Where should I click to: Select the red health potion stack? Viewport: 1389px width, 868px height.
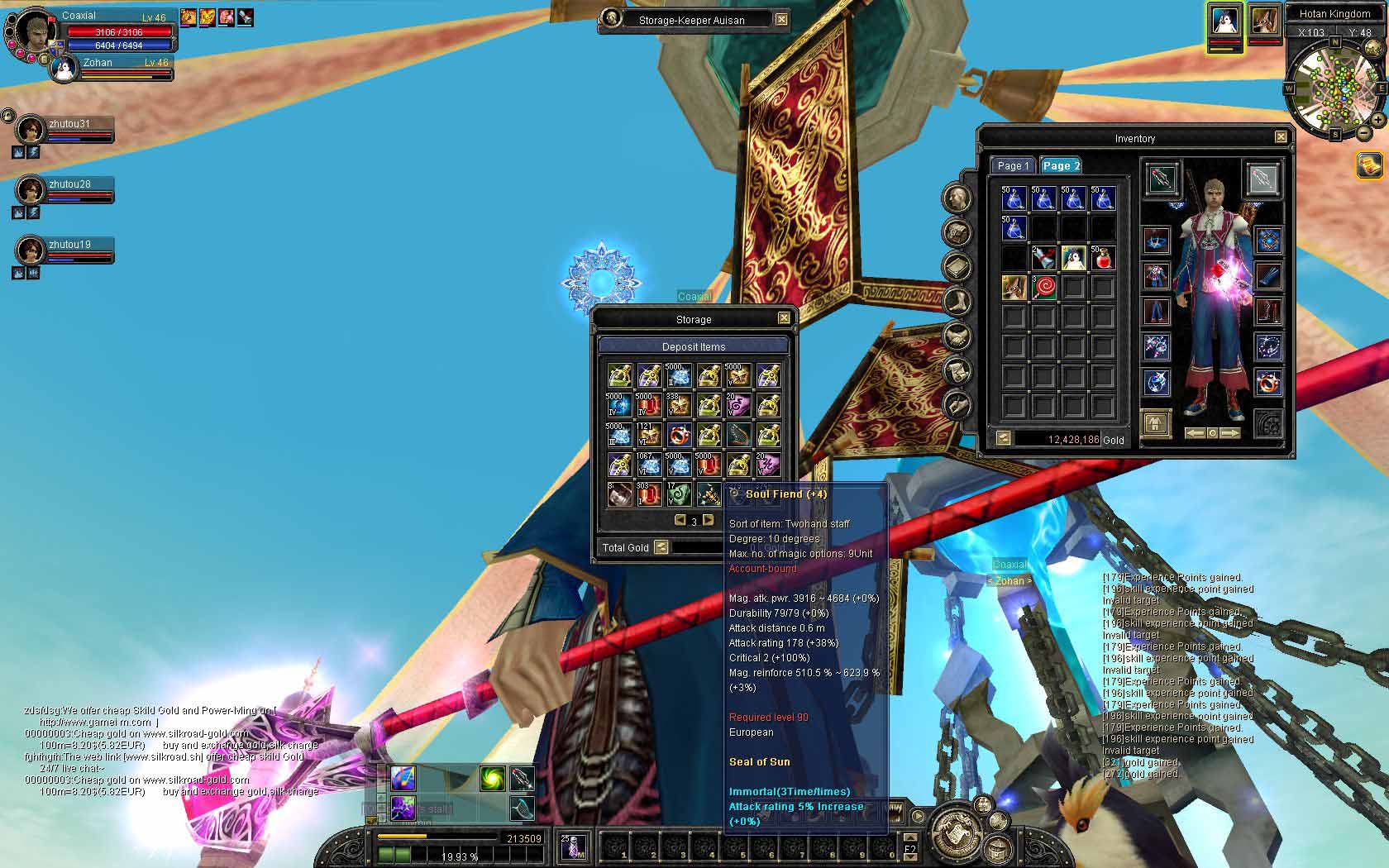(1102, 258)
